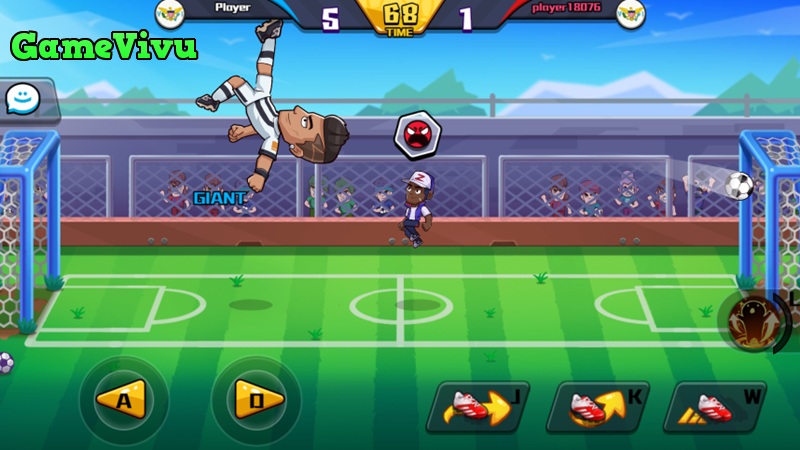Open the chat speech bubble
This screenshot has height=450, width=800.
click(21, 98)
